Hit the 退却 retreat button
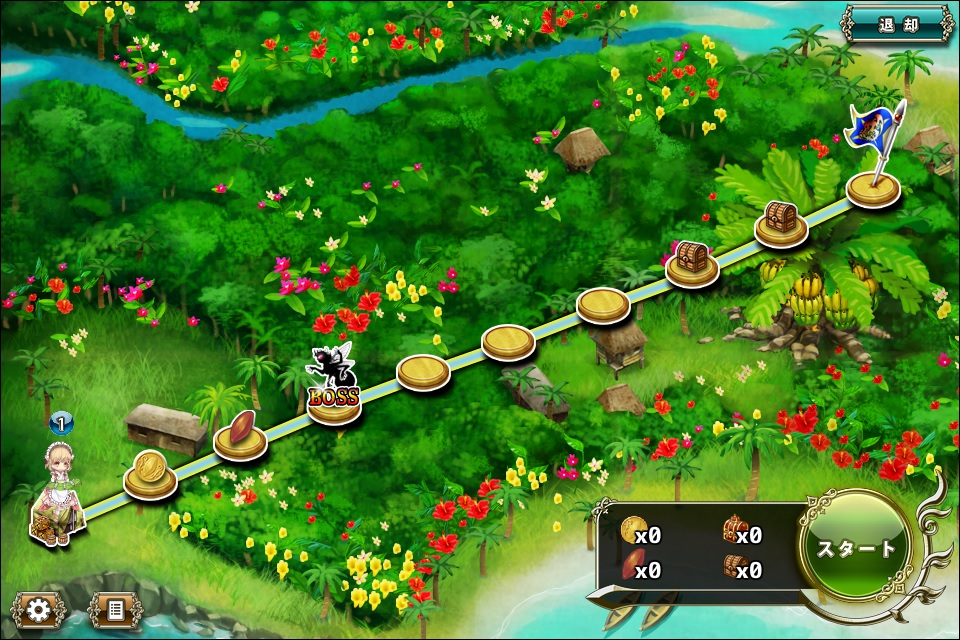960x640 pixels. [x=896, y=23]
